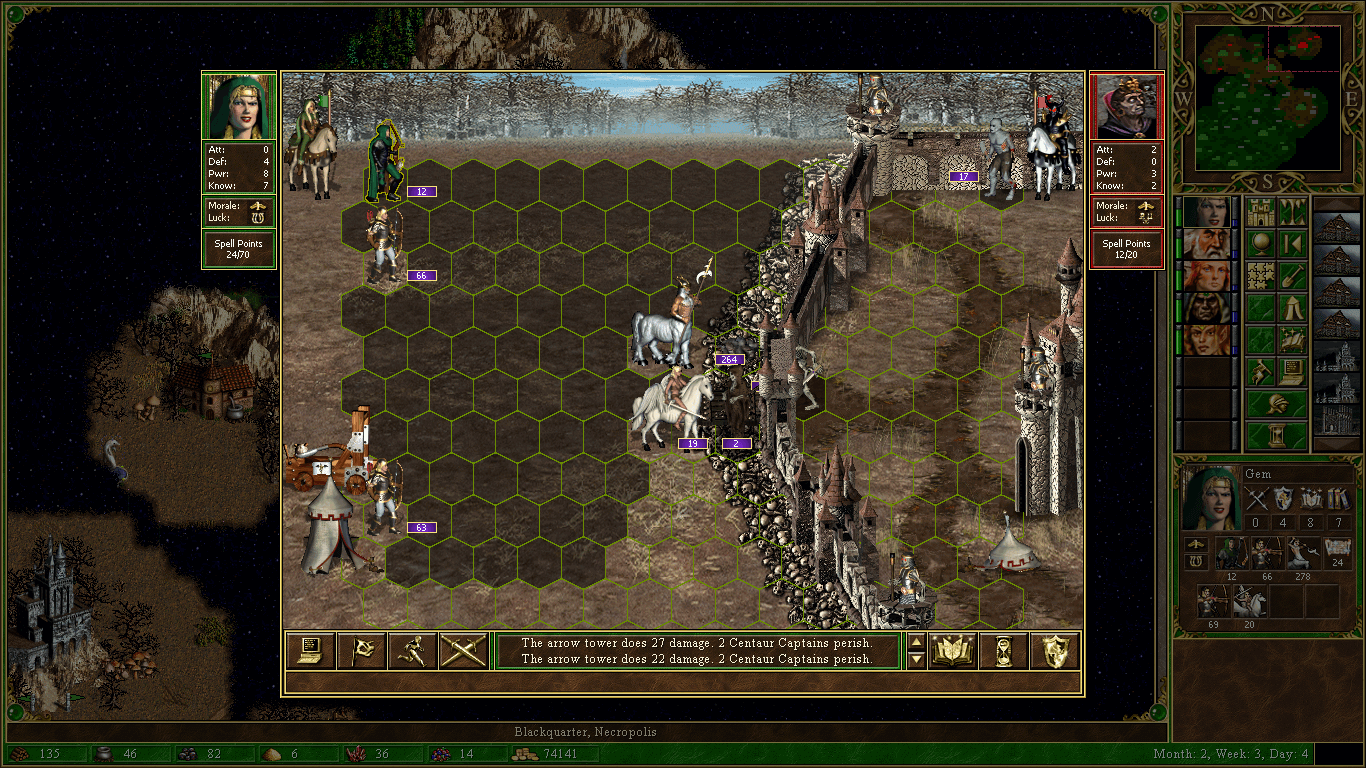Open the kingdom overview castle button

pos(1261,212)
